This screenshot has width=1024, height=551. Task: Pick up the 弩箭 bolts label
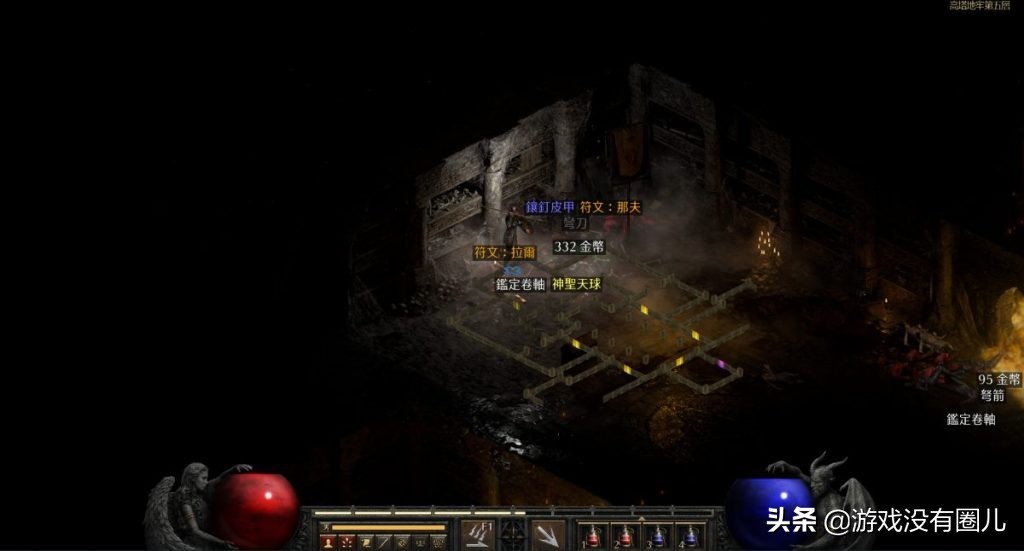pyautogui.click(x=992, y=395)
